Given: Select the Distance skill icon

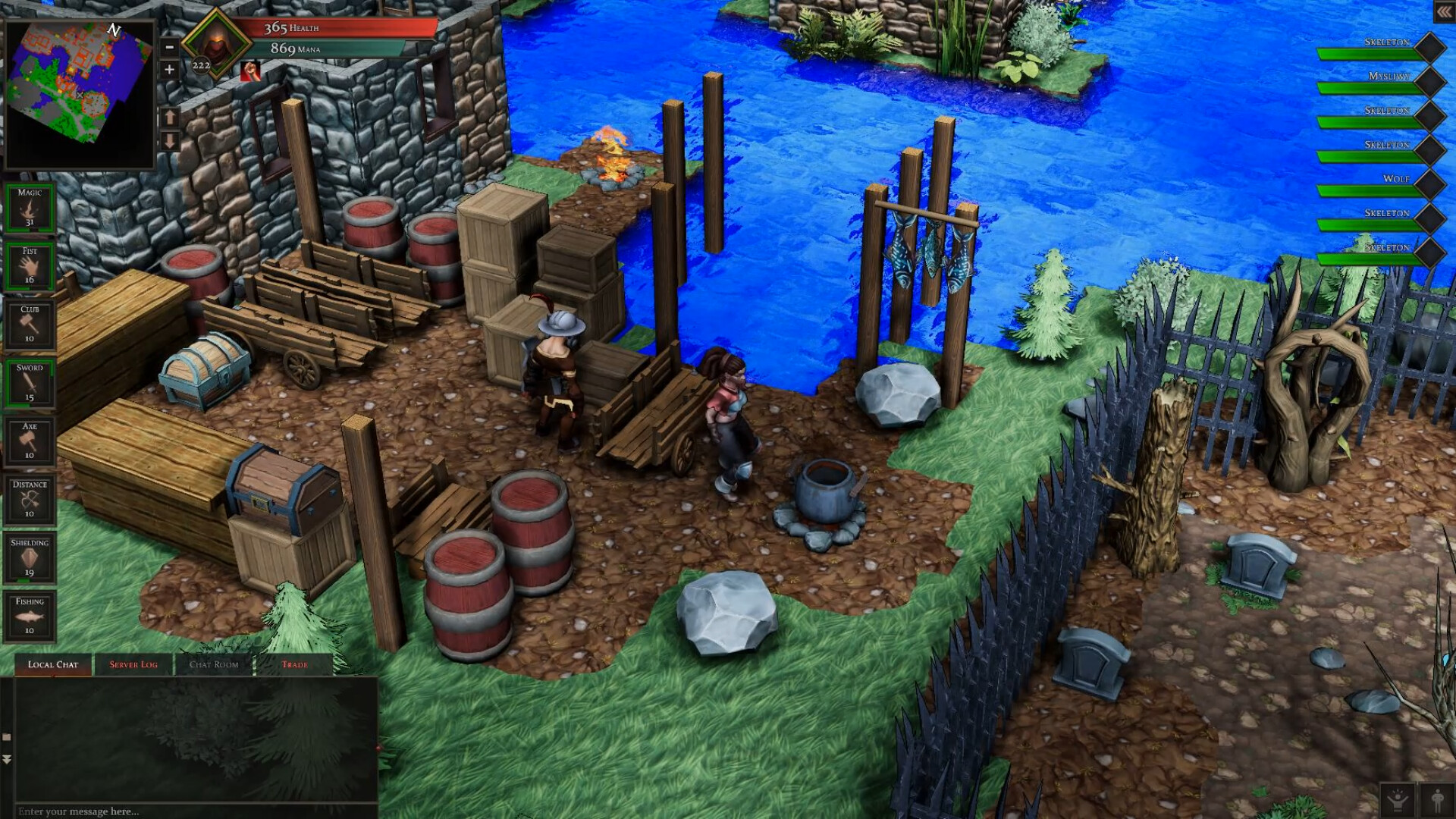Looking at the screenshot, I should click(x=30, y=497).
